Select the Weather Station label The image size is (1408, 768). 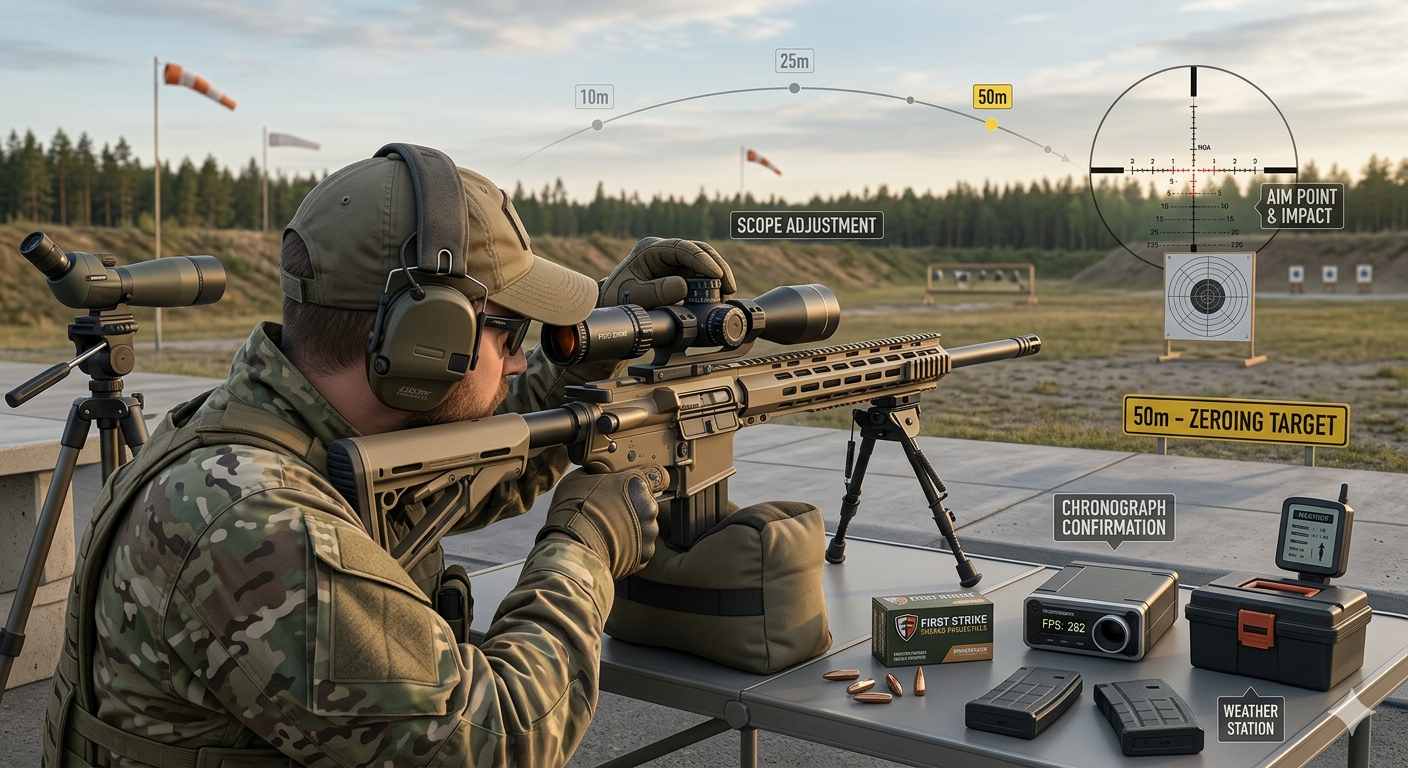pos(1250,719)
